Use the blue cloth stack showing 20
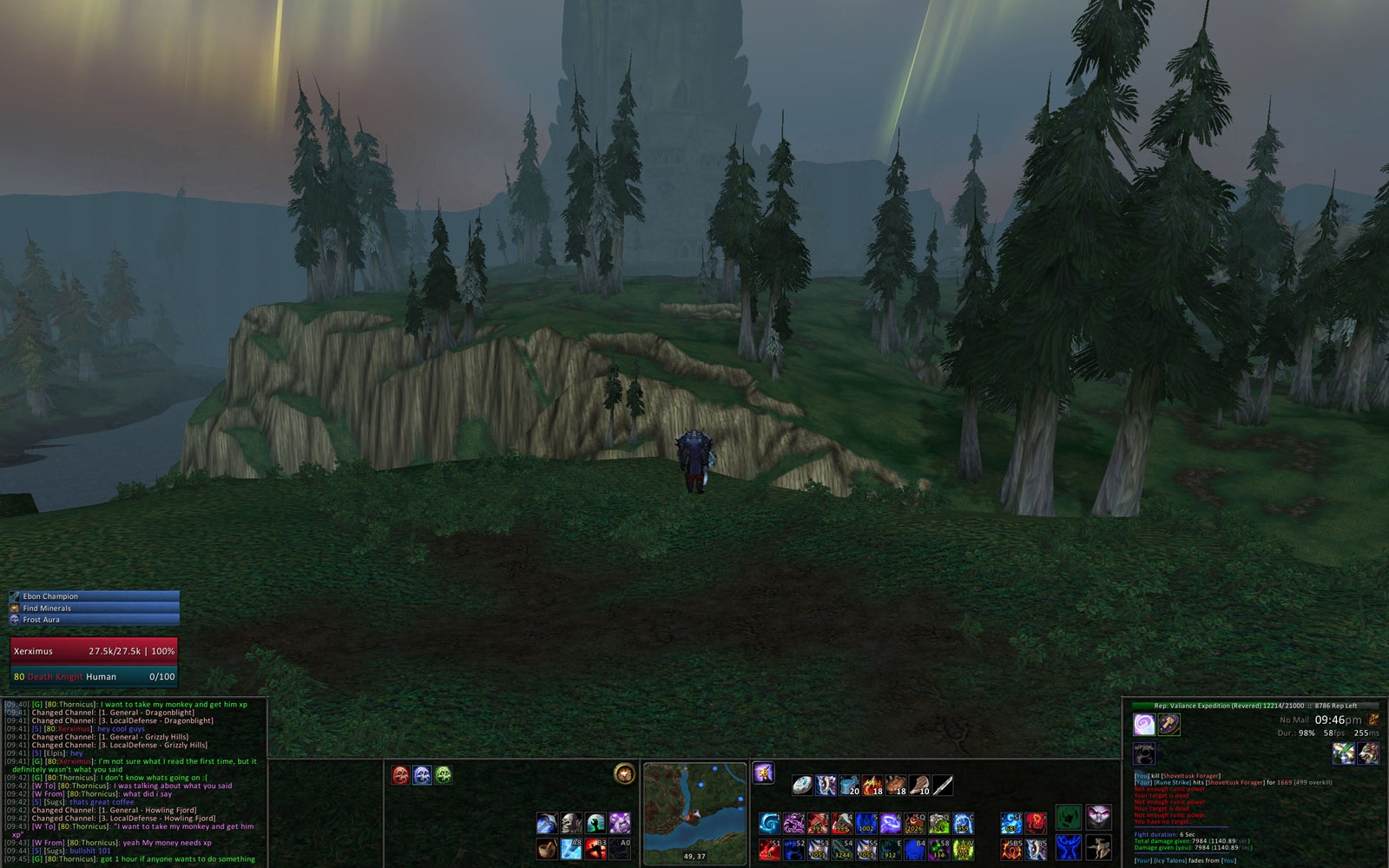 pos(849,786)
